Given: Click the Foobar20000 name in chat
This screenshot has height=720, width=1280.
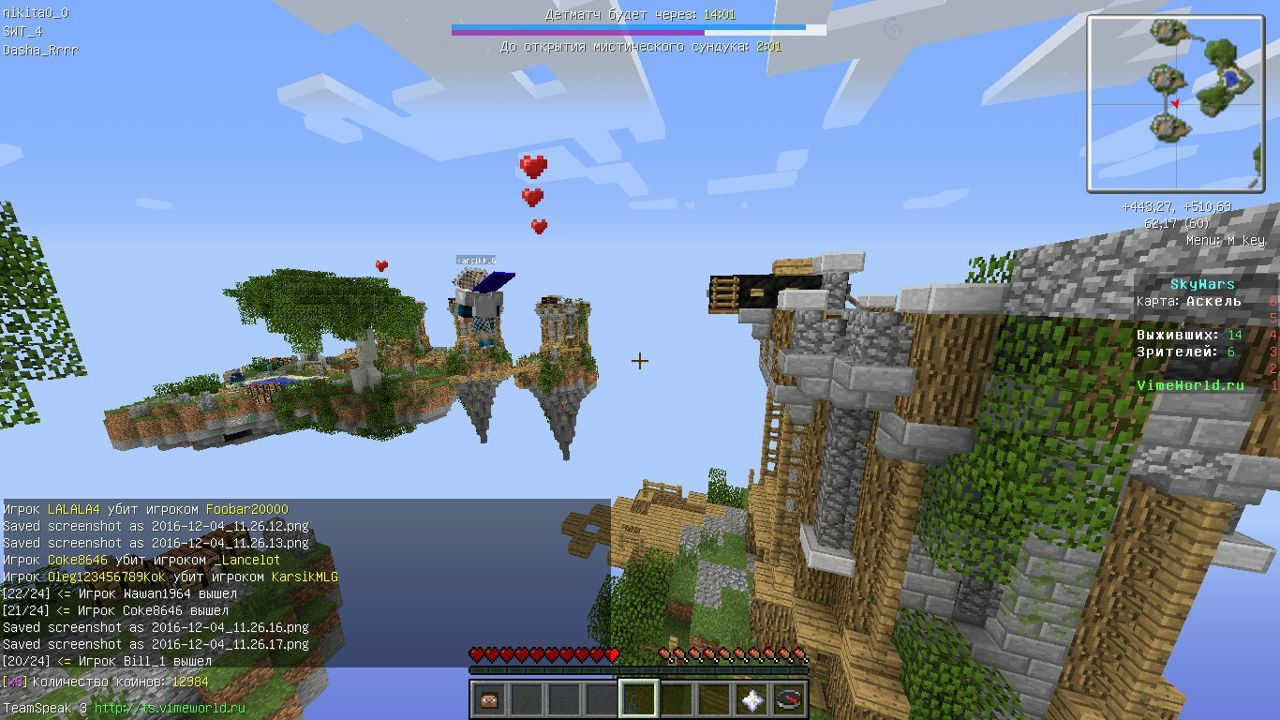Looking at the screenshot, I should [x=246, y=509].
